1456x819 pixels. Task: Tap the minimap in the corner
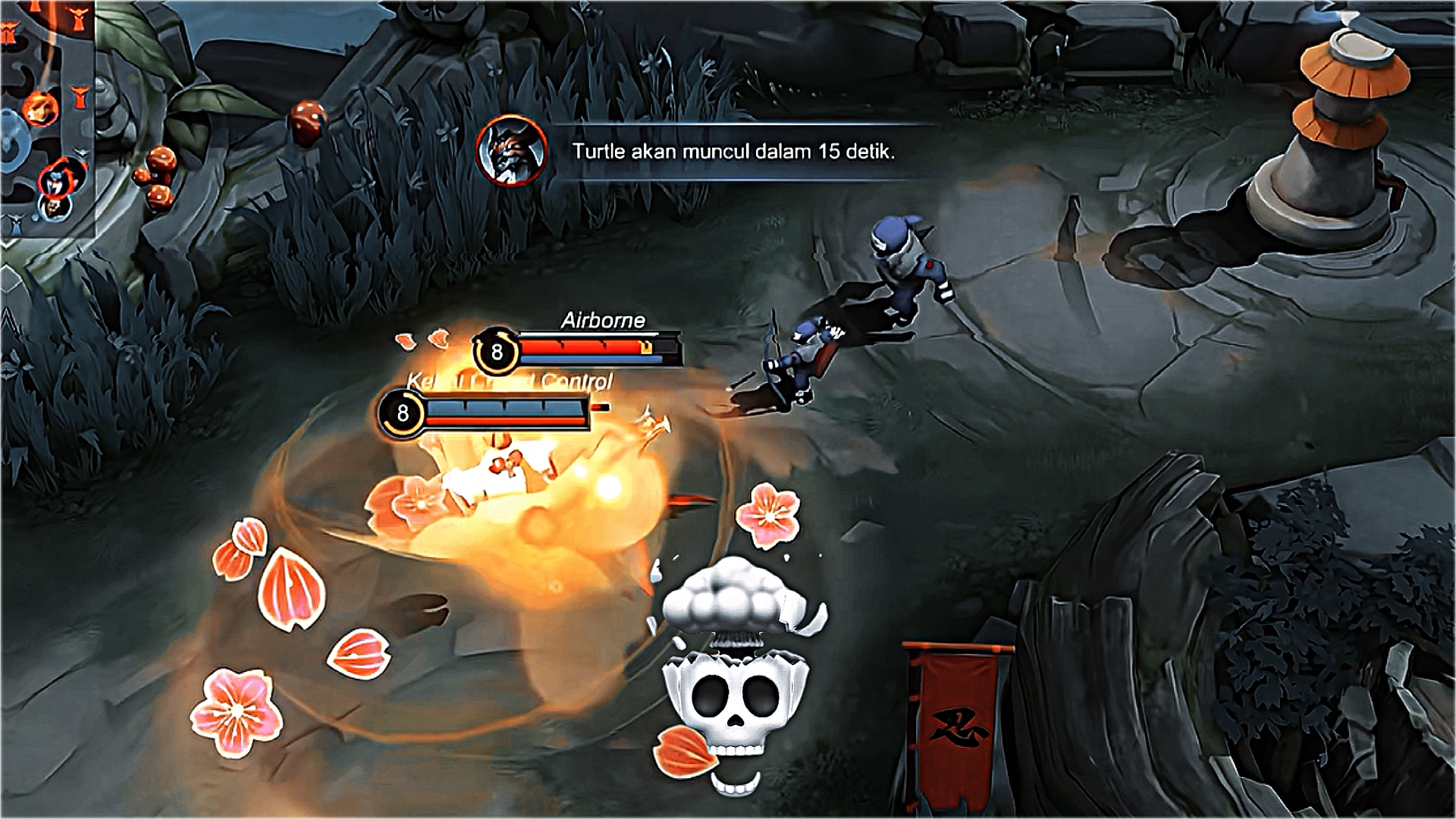point(45,118)
